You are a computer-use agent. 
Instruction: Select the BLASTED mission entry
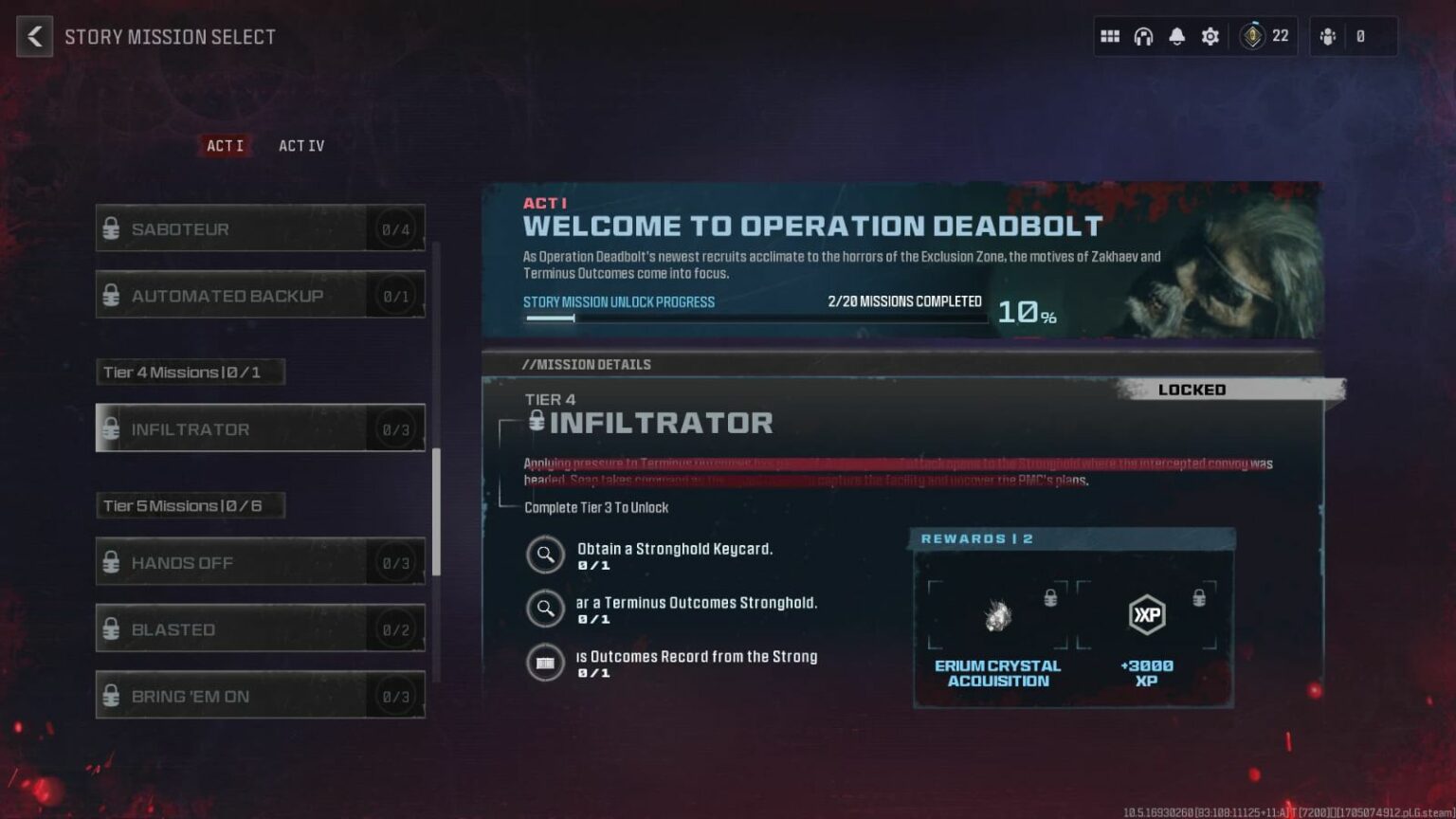(260, 628)
